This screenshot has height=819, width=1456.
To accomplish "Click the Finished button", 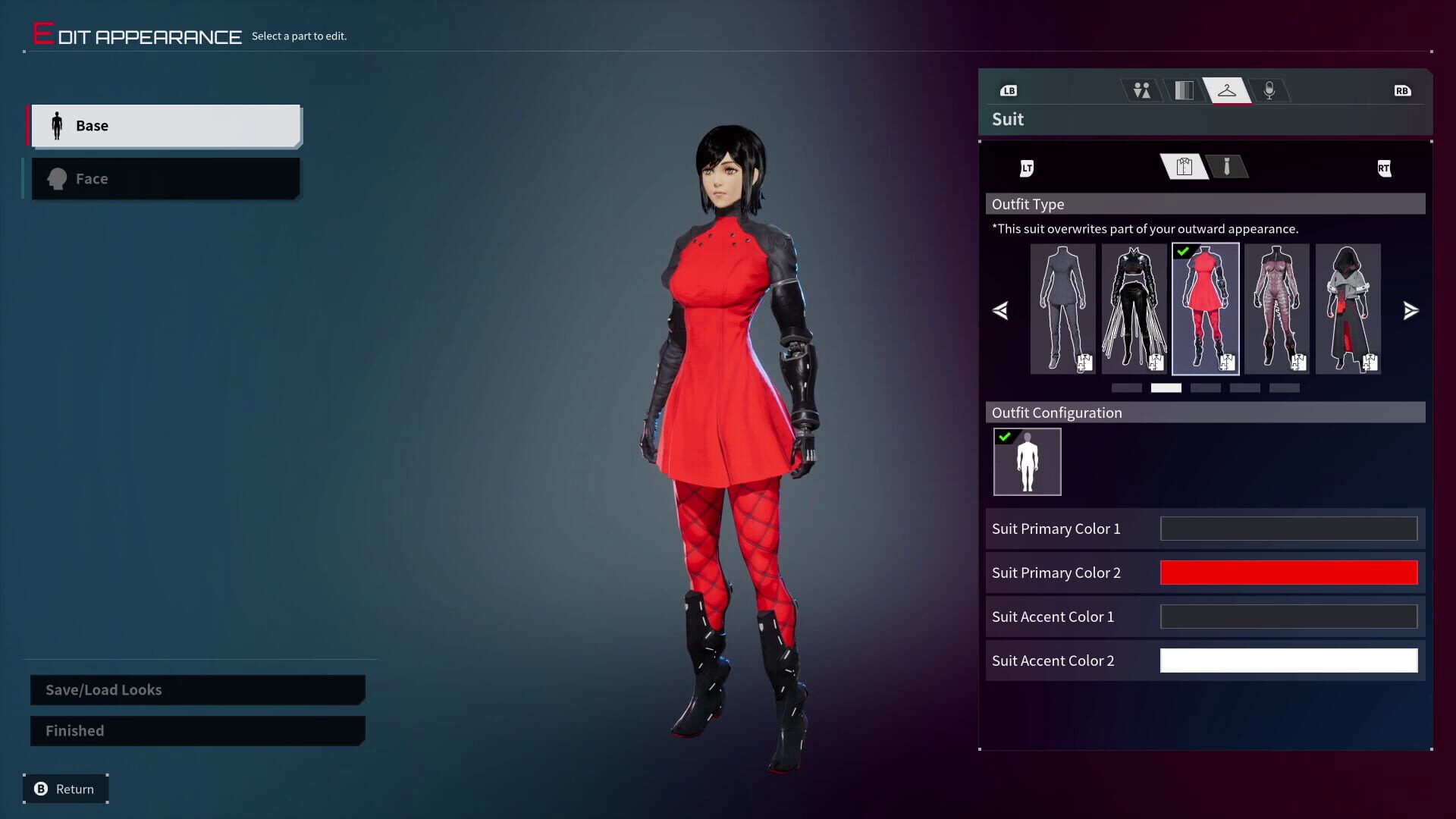I will click(196, 730).
